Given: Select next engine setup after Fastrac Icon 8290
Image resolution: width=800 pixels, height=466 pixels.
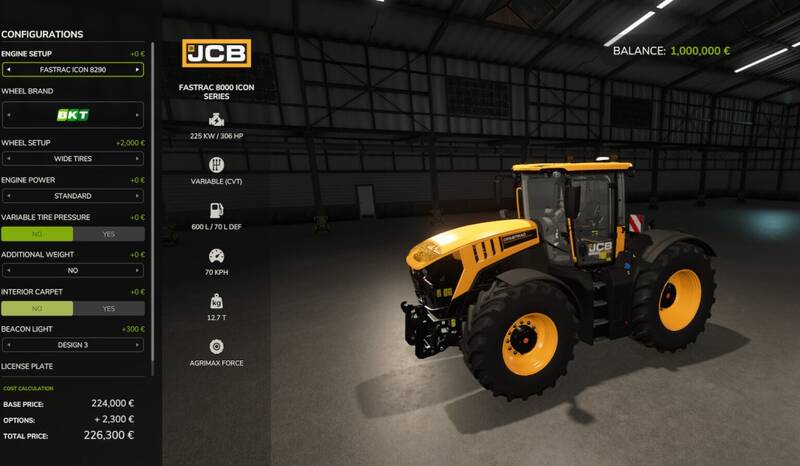Looking at the screenshot, I should pos(138,70).
